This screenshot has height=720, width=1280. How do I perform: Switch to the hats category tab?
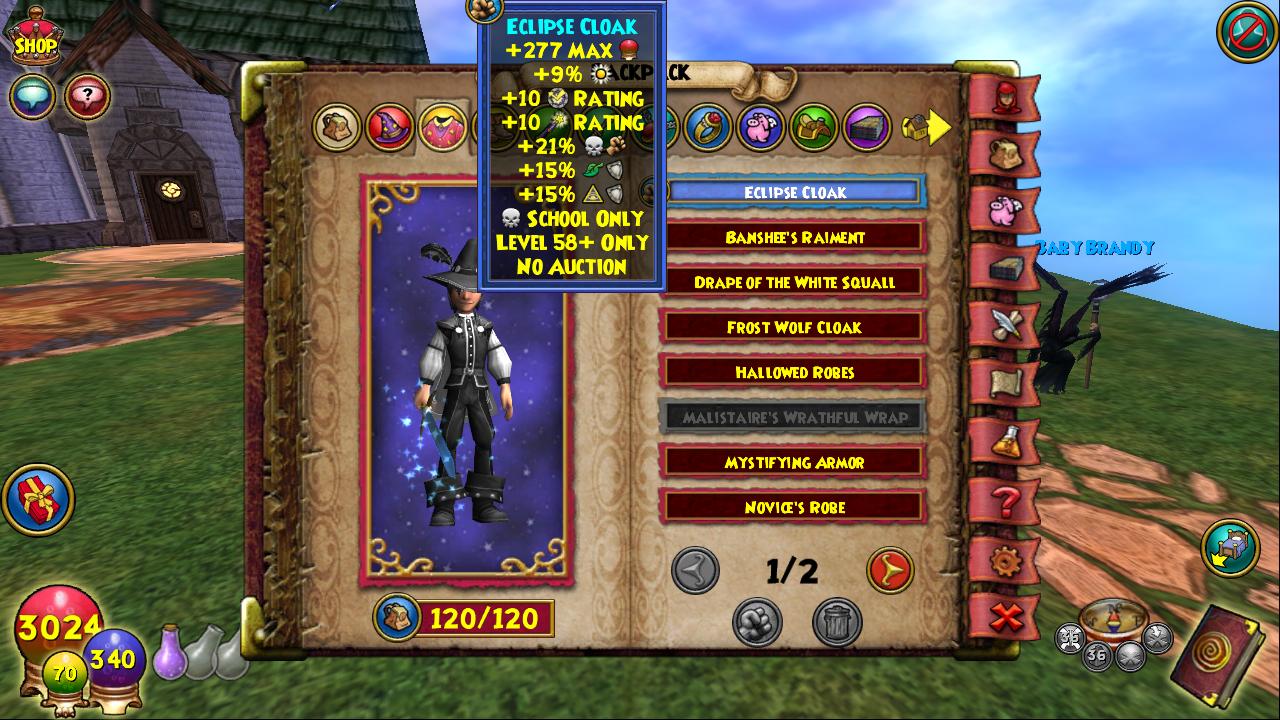[x=389, y=128]
